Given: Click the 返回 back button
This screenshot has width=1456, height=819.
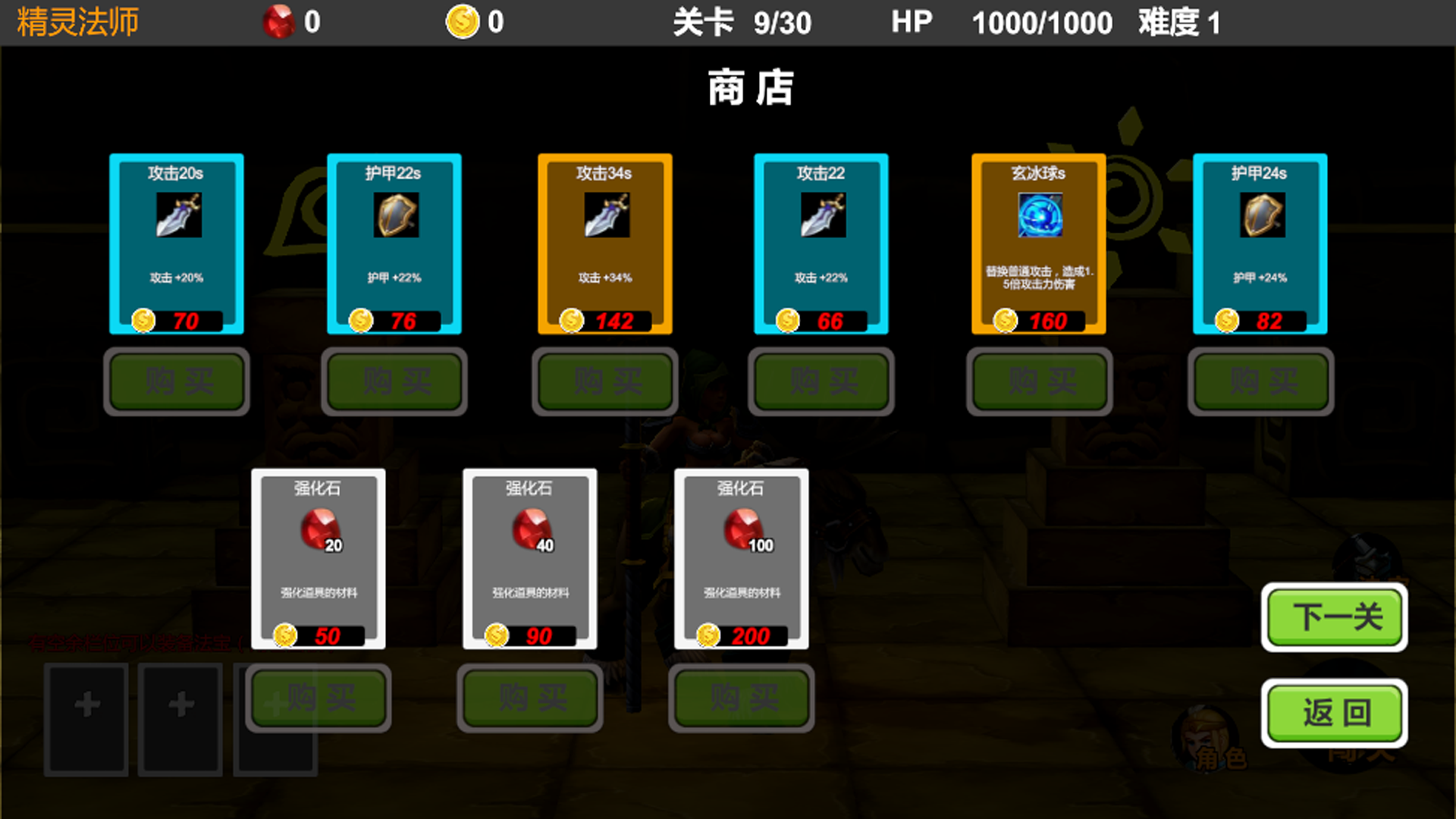Looking at the screenshot, I should pyautogui.click(x=1335, y=713).
